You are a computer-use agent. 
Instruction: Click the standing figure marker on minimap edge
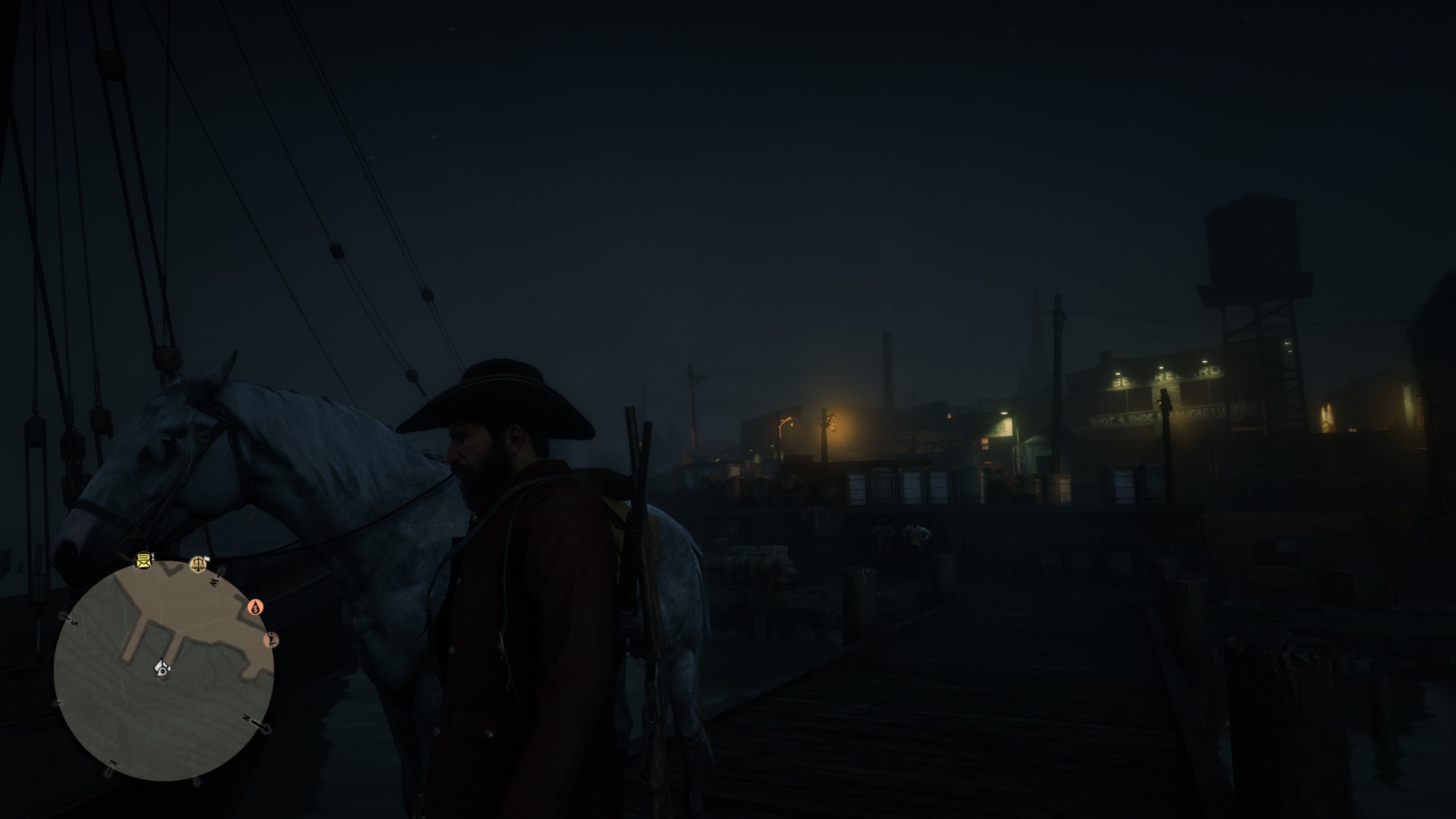point(271,640)
